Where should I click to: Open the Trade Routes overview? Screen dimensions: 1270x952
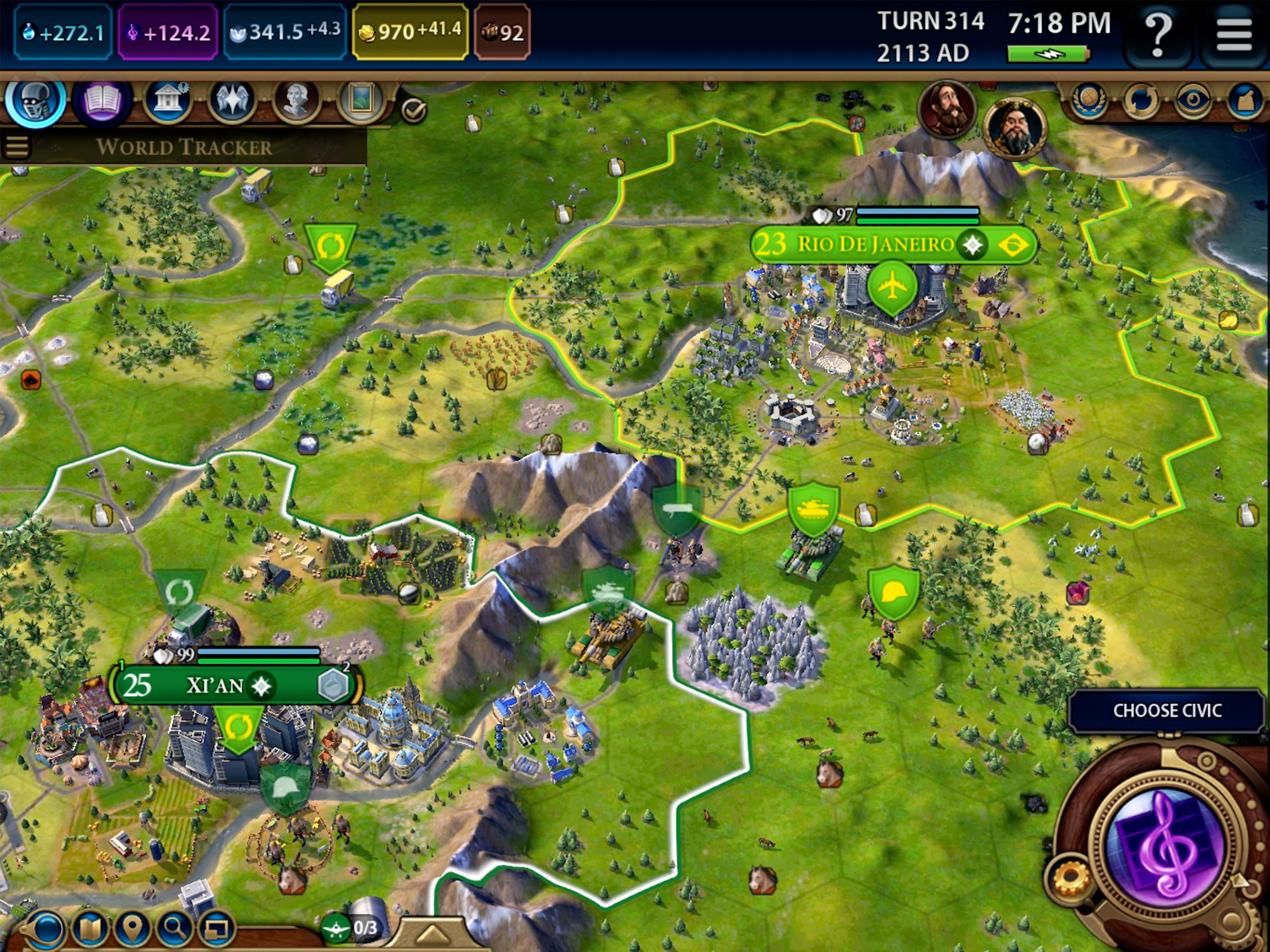click(x=1141, y=99)
